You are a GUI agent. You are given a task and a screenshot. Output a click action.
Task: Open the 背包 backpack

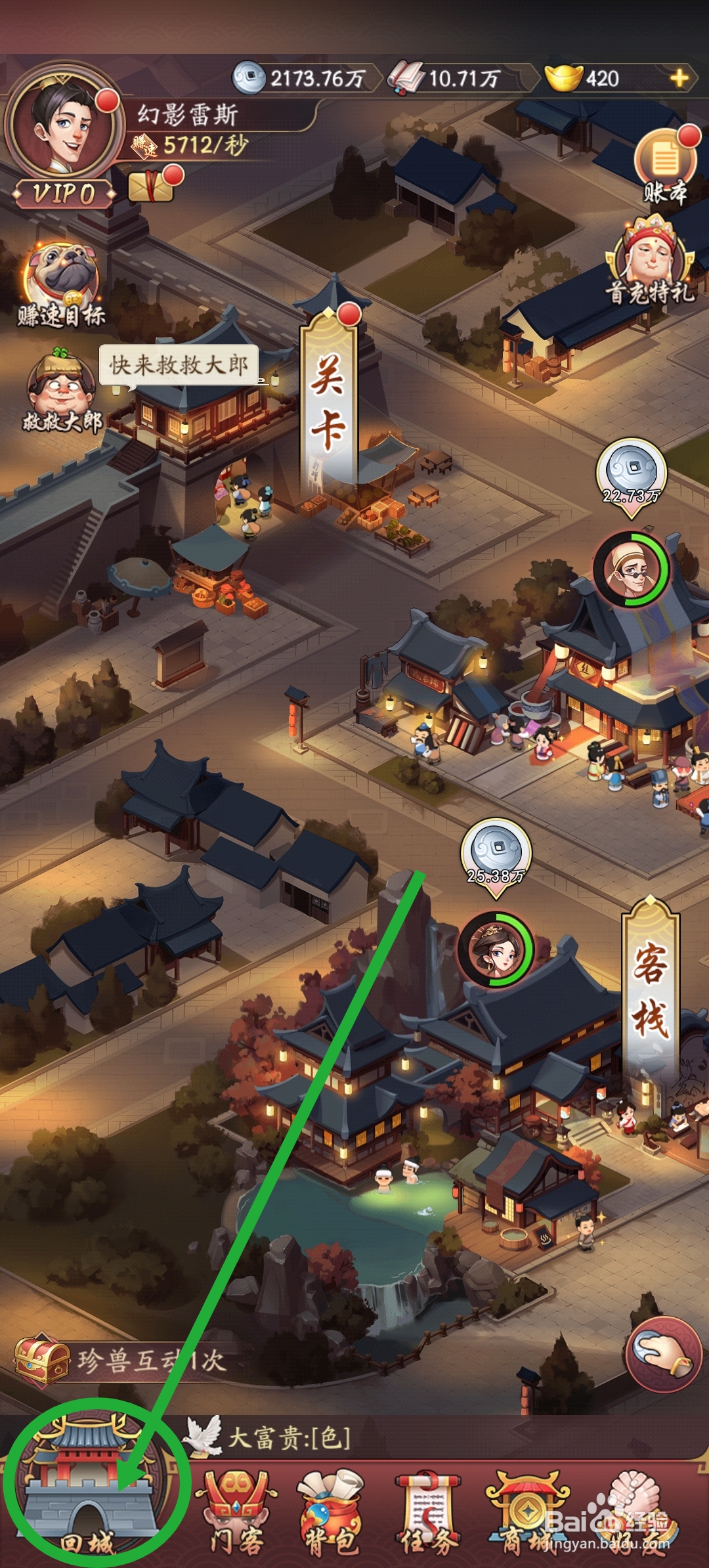[332, 1512]
